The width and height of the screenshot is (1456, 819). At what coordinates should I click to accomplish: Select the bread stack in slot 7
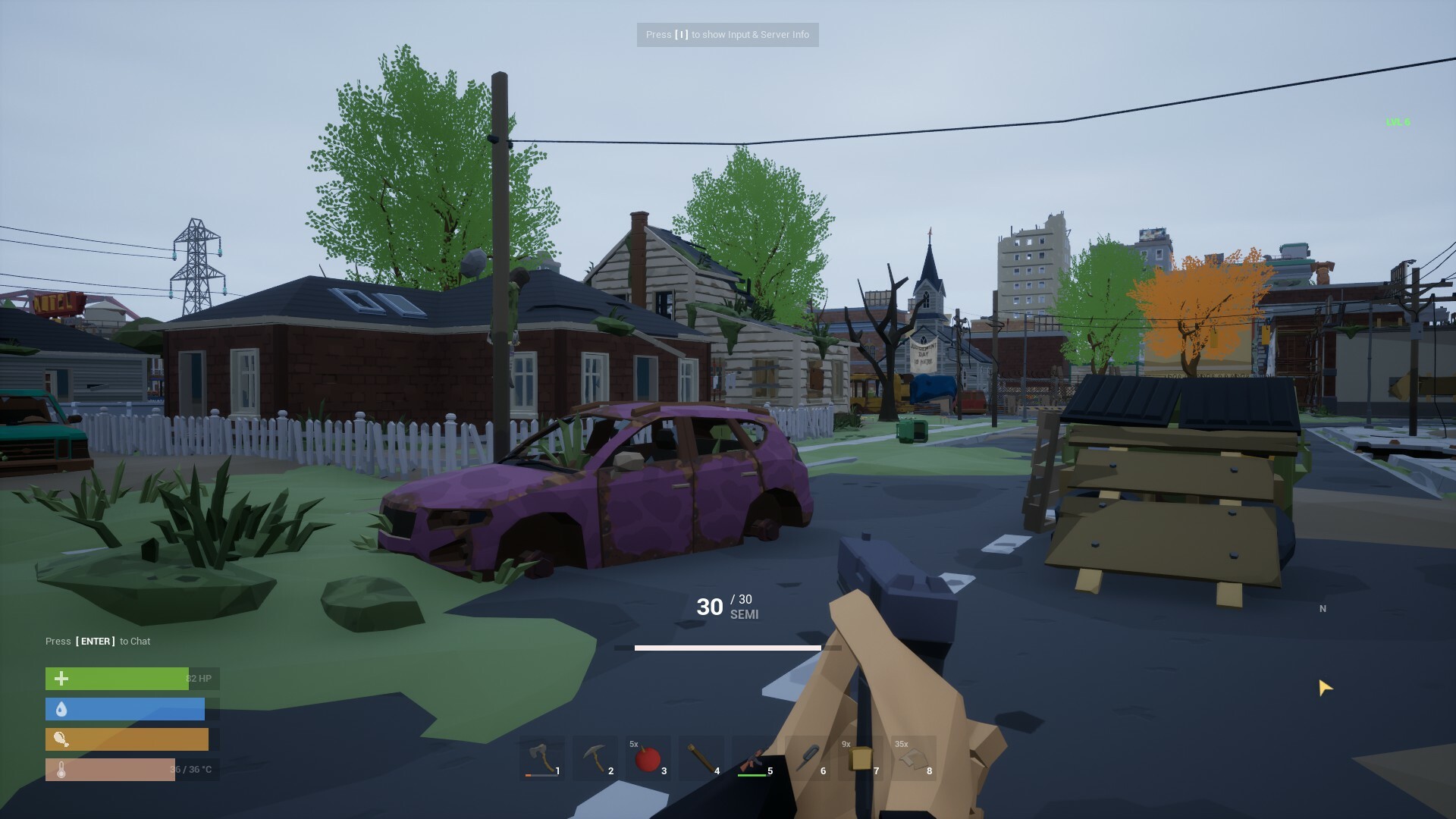point(860,758)
